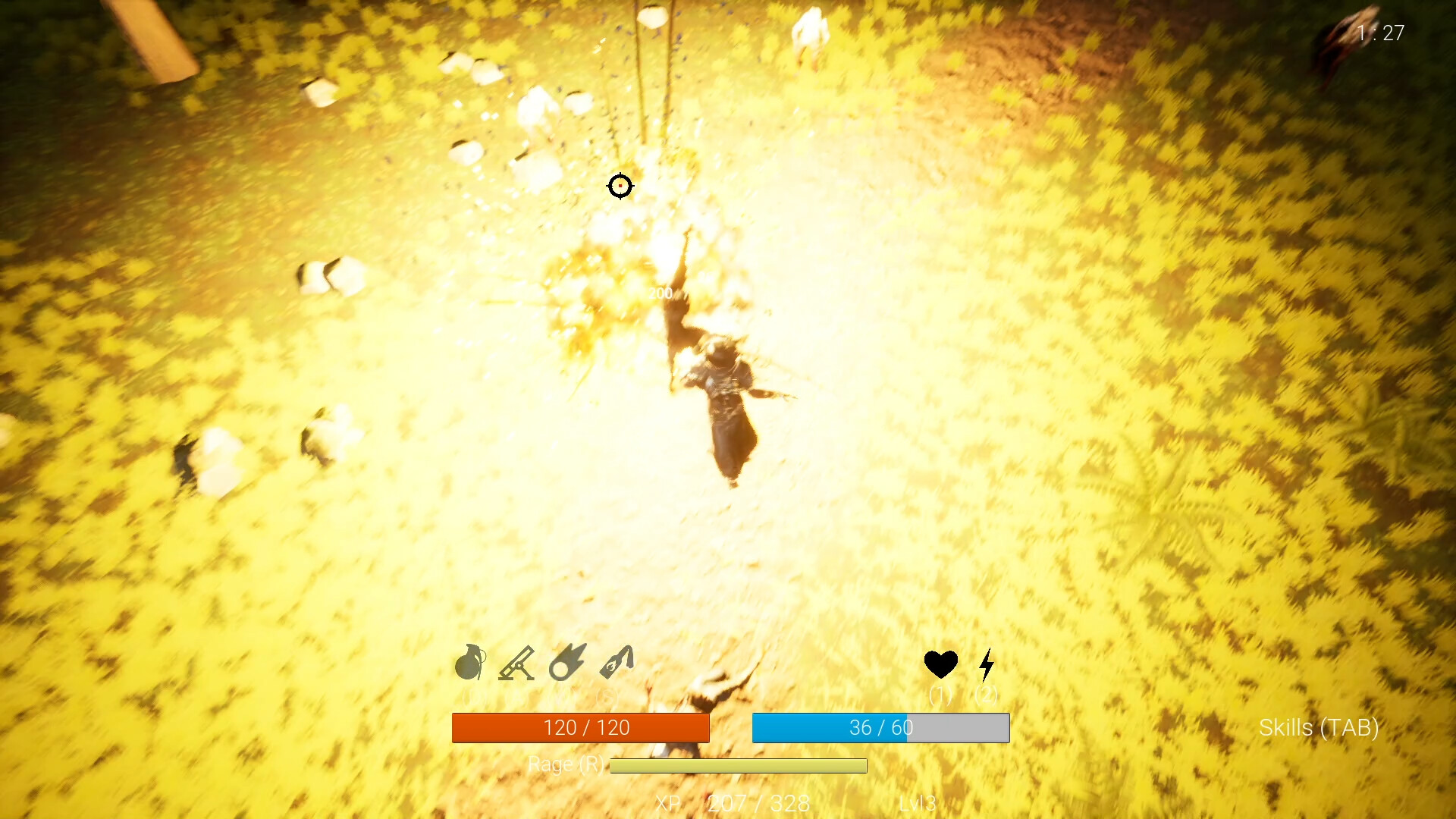Click the yellow Rage progress bar
This screenshot has height=819, width=1456.
(737, 766)
